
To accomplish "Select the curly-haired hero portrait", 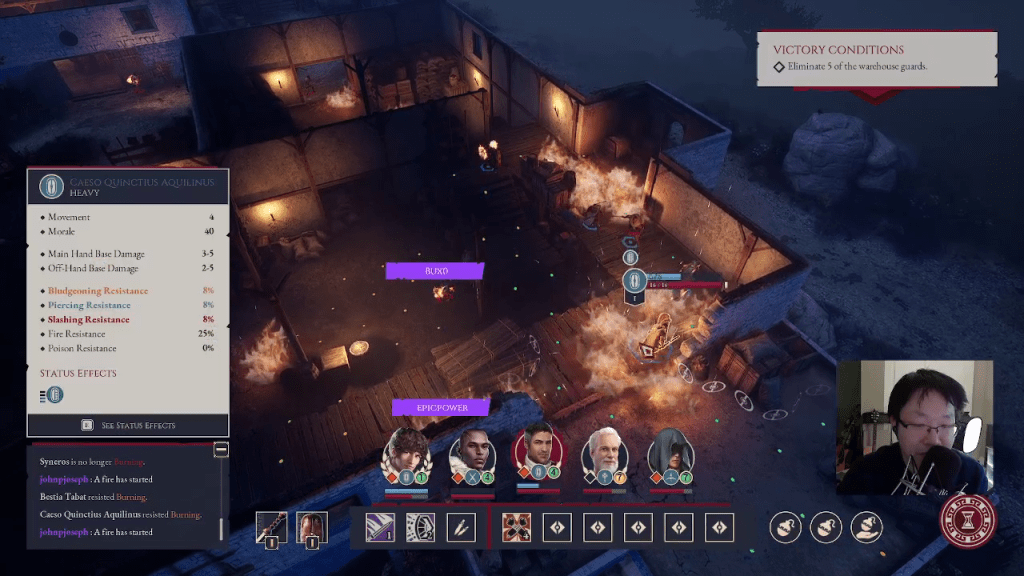I will pos(406,455).
